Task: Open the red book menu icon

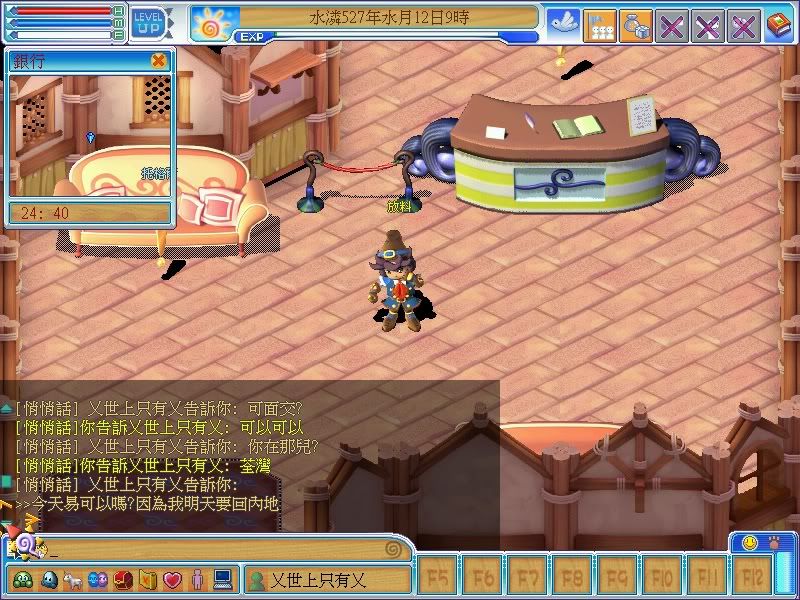Action: (779, 24)
